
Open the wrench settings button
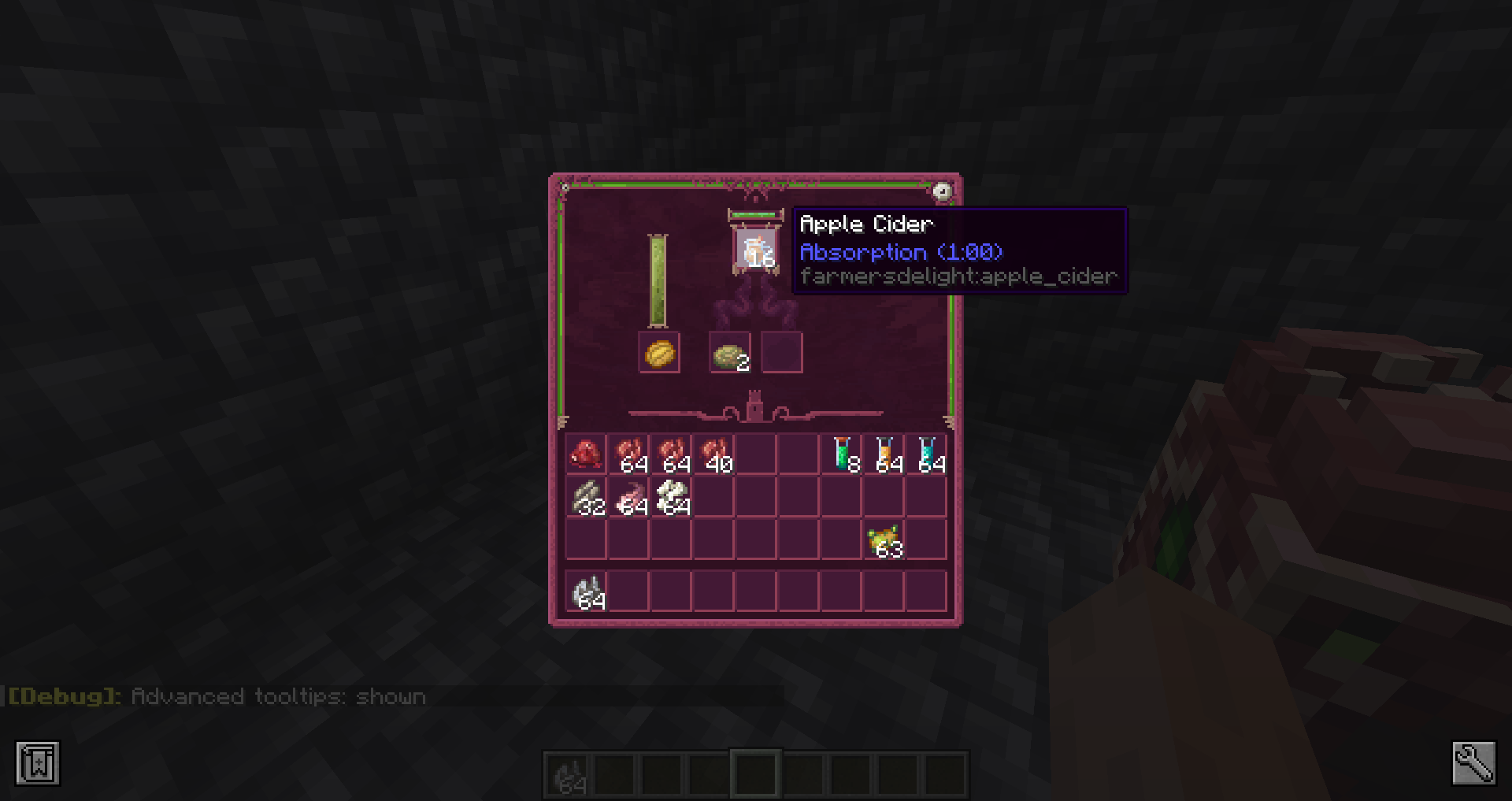click(1473, 762)
